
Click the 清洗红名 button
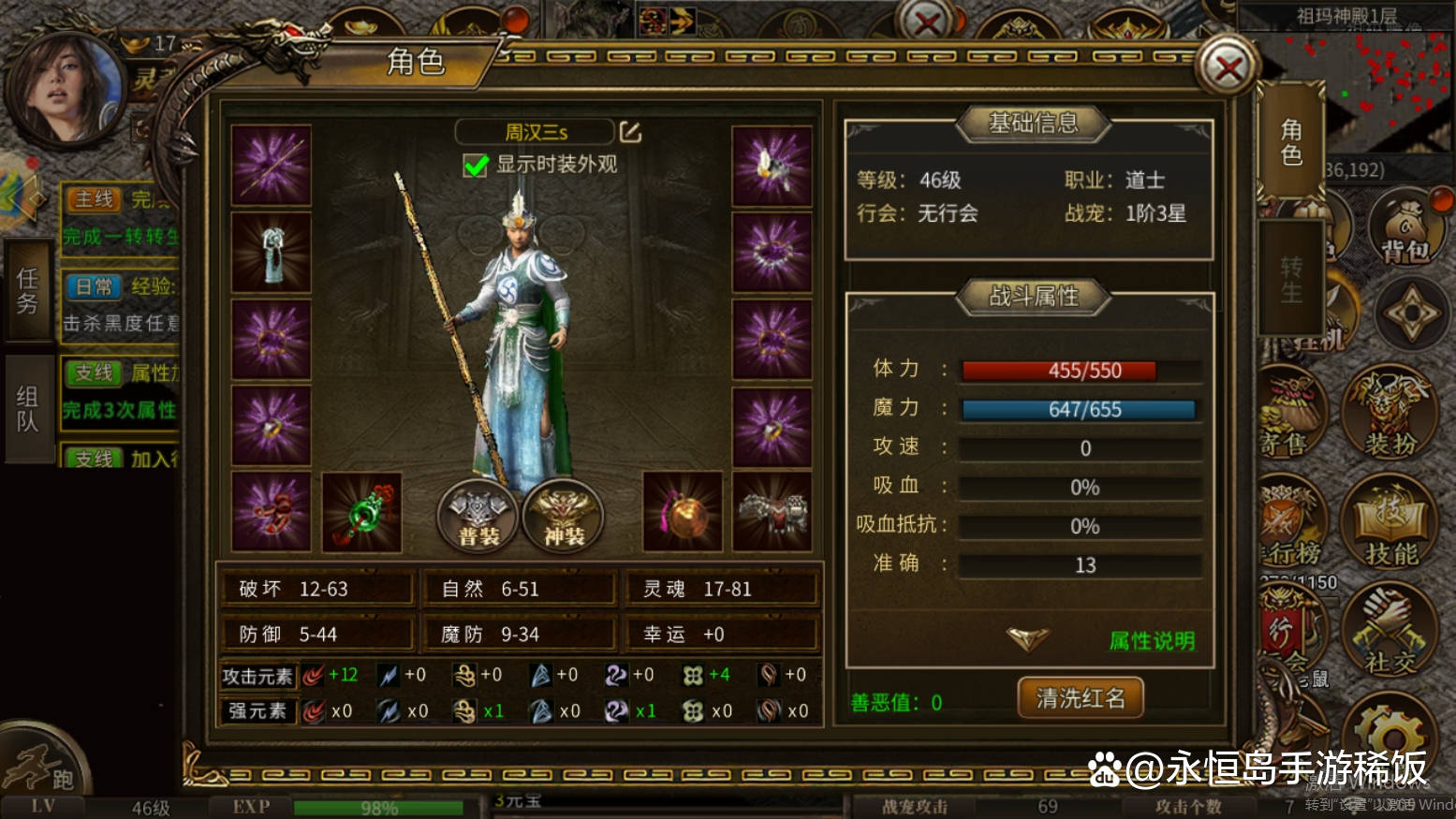coord(1080,697)
